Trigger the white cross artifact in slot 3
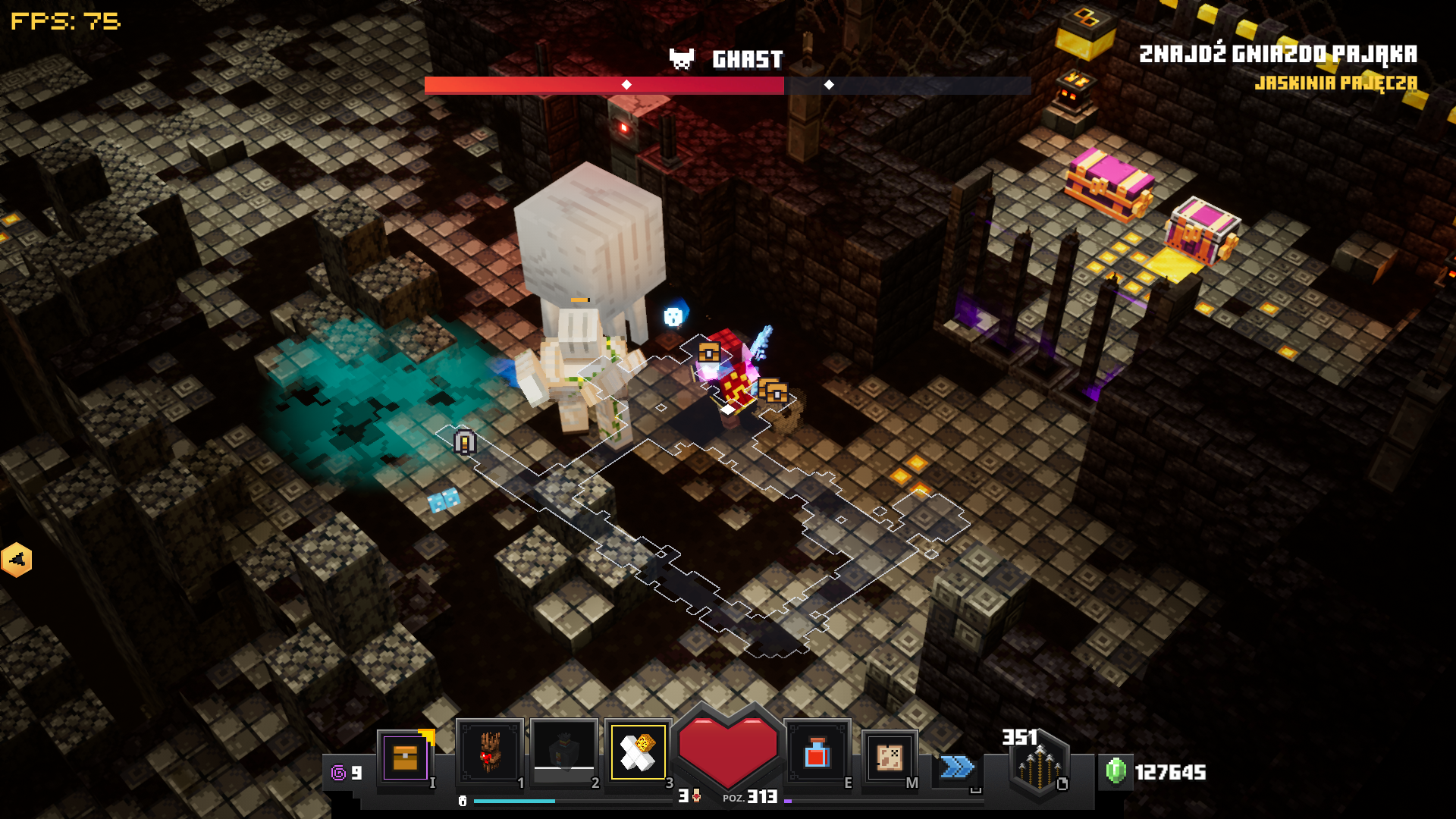The height and width of the screenshot is (819, 1456). (639, 752)
